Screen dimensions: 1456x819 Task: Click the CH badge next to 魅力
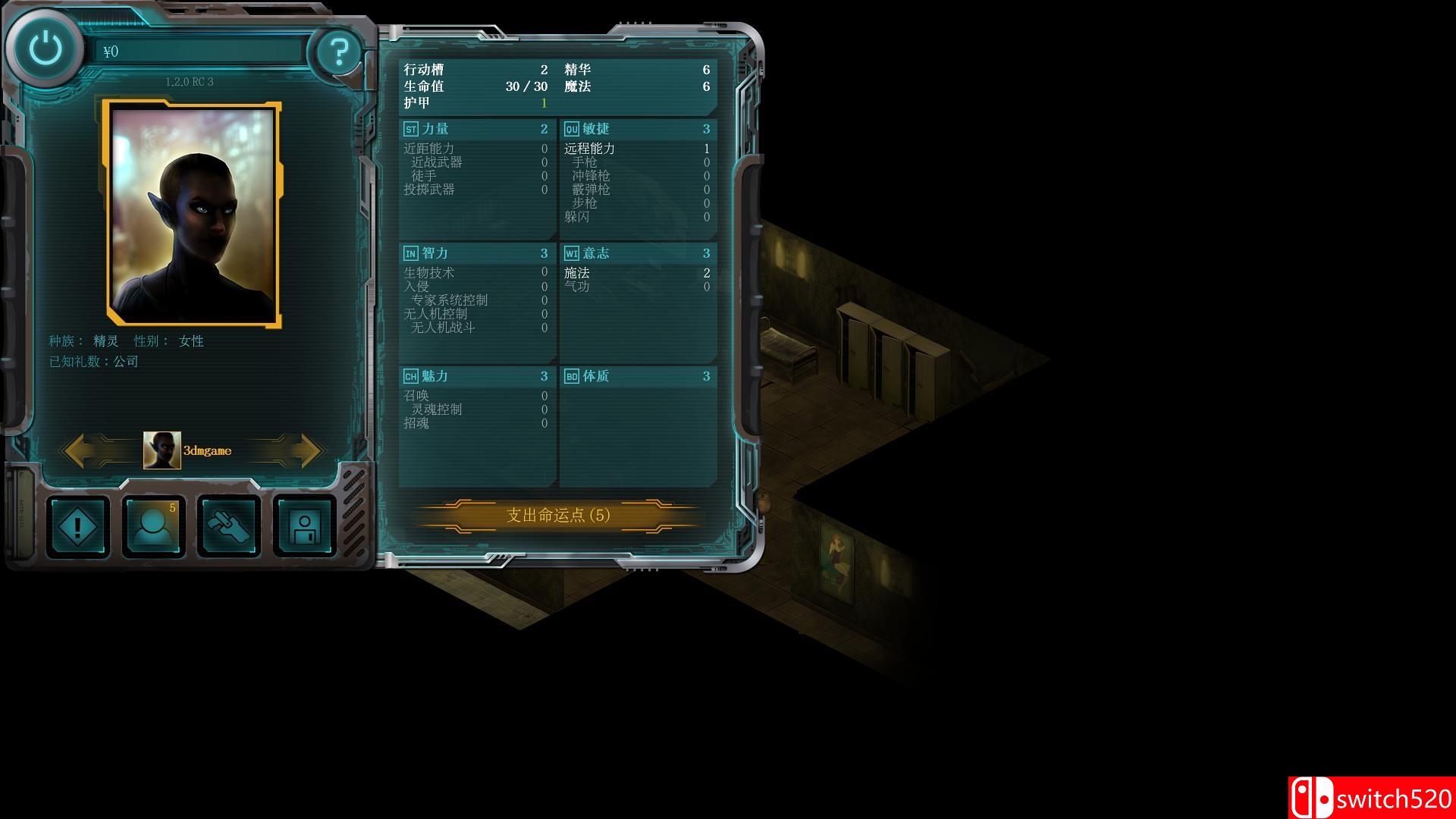coord(411,375)
